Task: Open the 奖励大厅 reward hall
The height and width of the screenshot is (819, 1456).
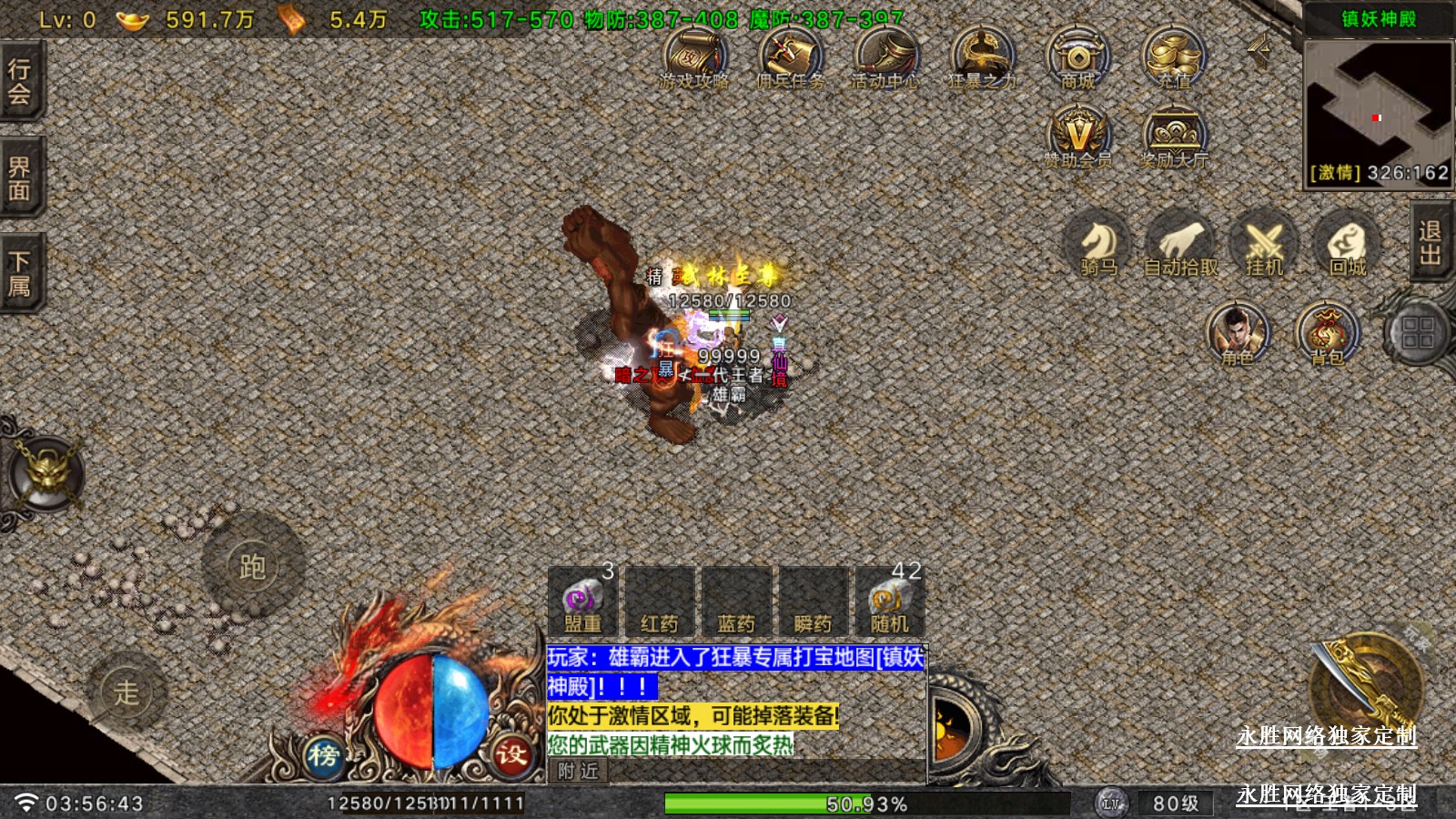Action: tap(1174, 136)
